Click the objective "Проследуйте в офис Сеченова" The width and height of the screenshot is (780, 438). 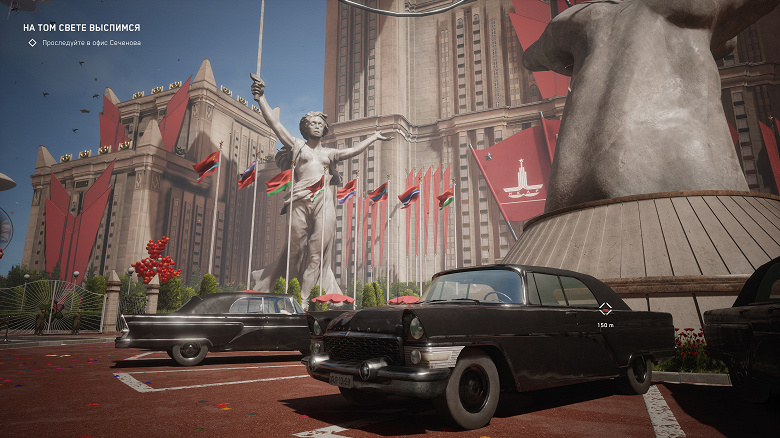[x=91, y=43]
